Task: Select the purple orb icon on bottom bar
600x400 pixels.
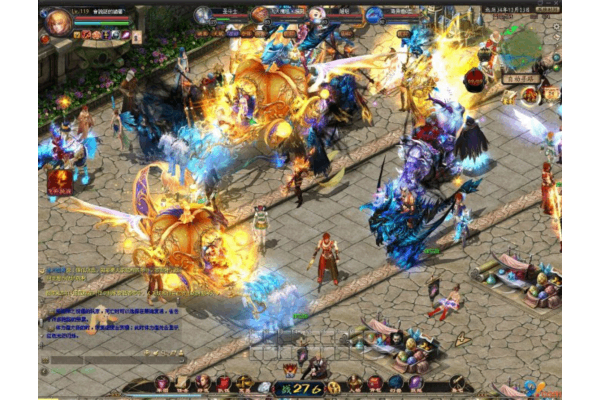Action: pyautogui.click(x=416, y=383)
